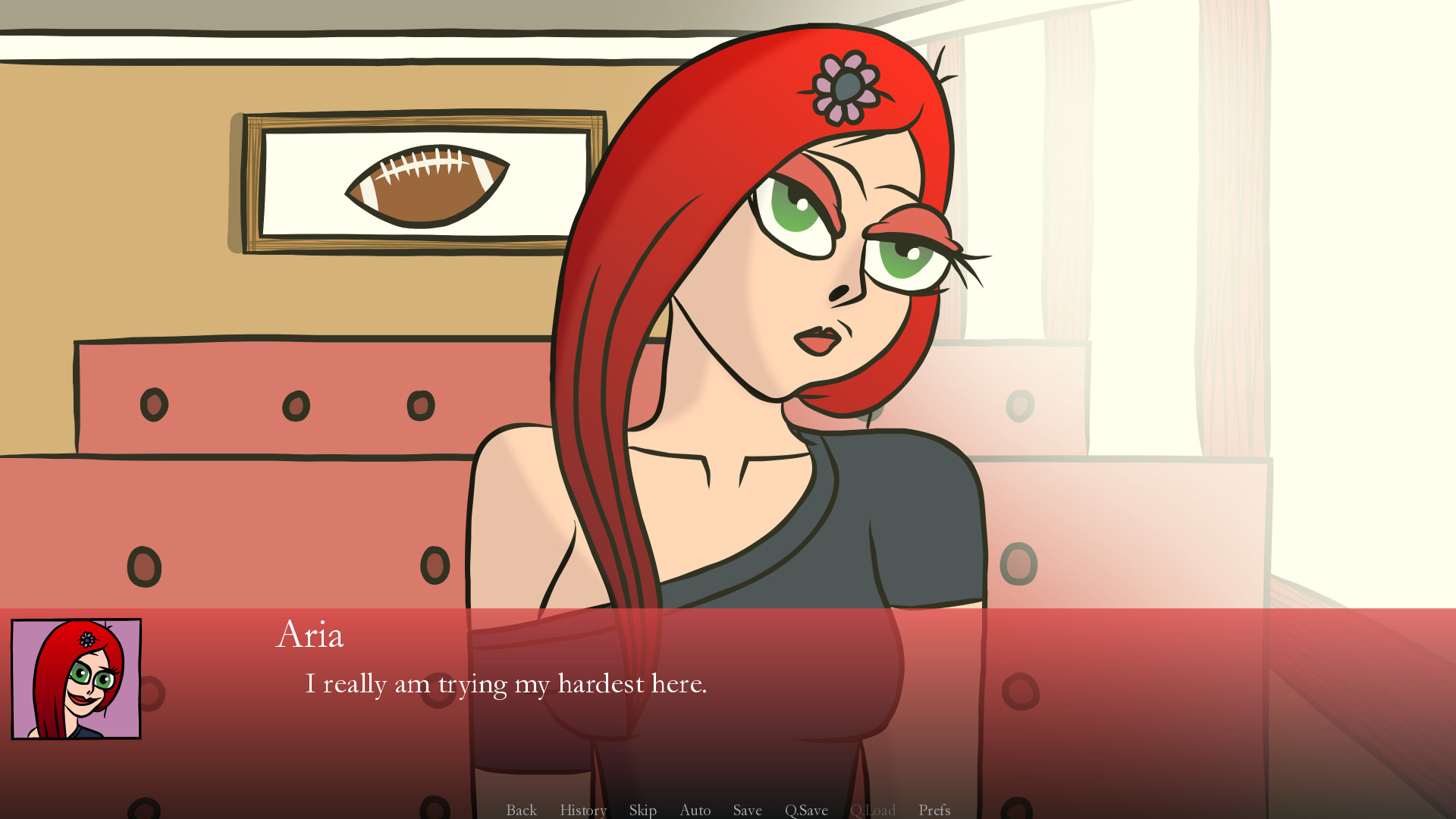Click Back at the bottom left quick menu
Viewport: 1456px width, 819px height.
click(x=520, y=810)
